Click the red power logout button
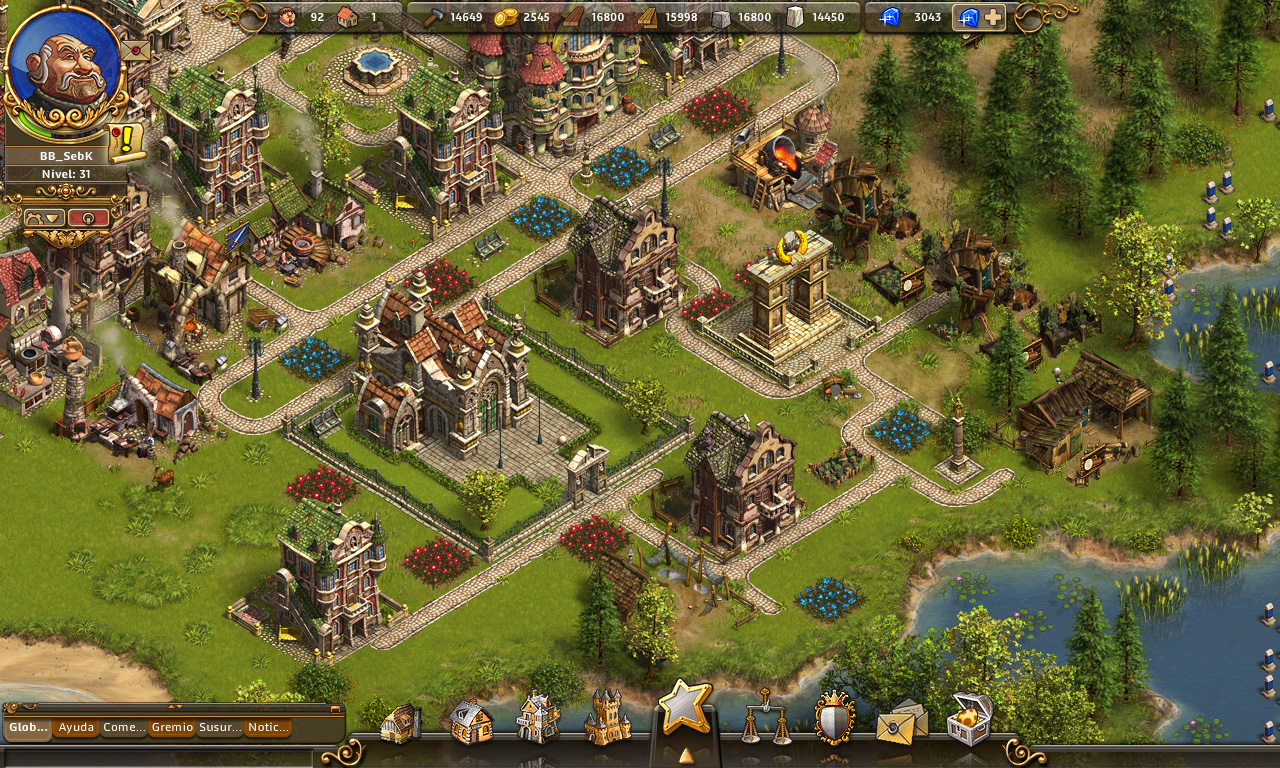1280x768 pixels. tap(89, 218)
